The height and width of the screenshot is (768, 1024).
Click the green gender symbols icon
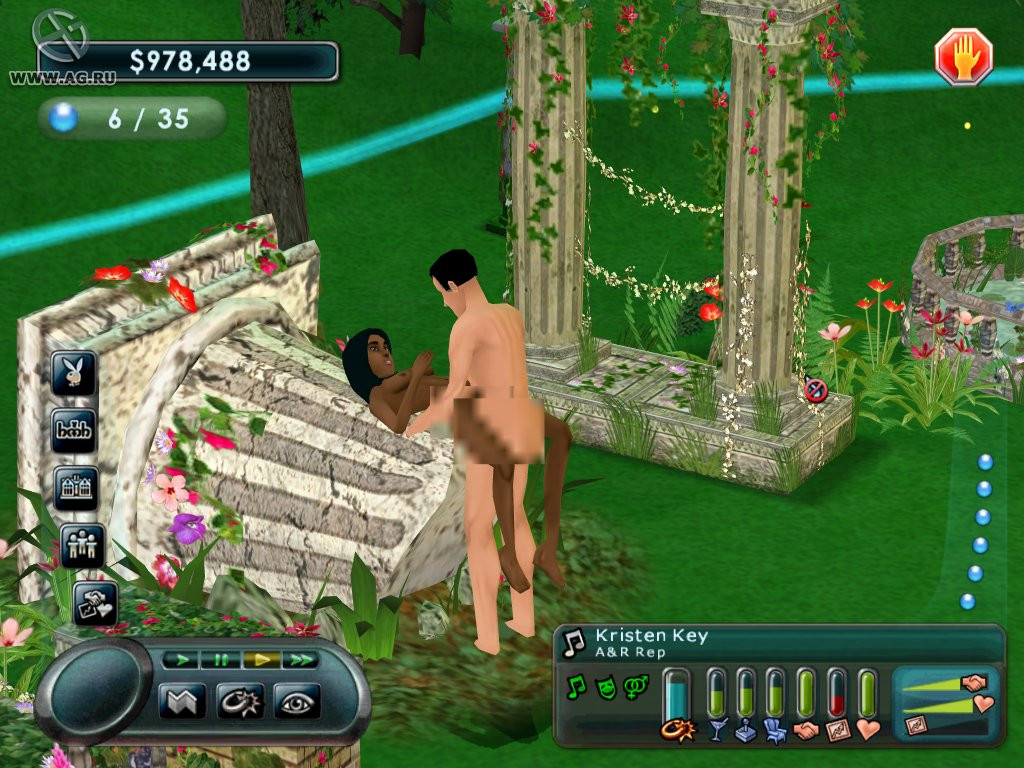(635, 687)
